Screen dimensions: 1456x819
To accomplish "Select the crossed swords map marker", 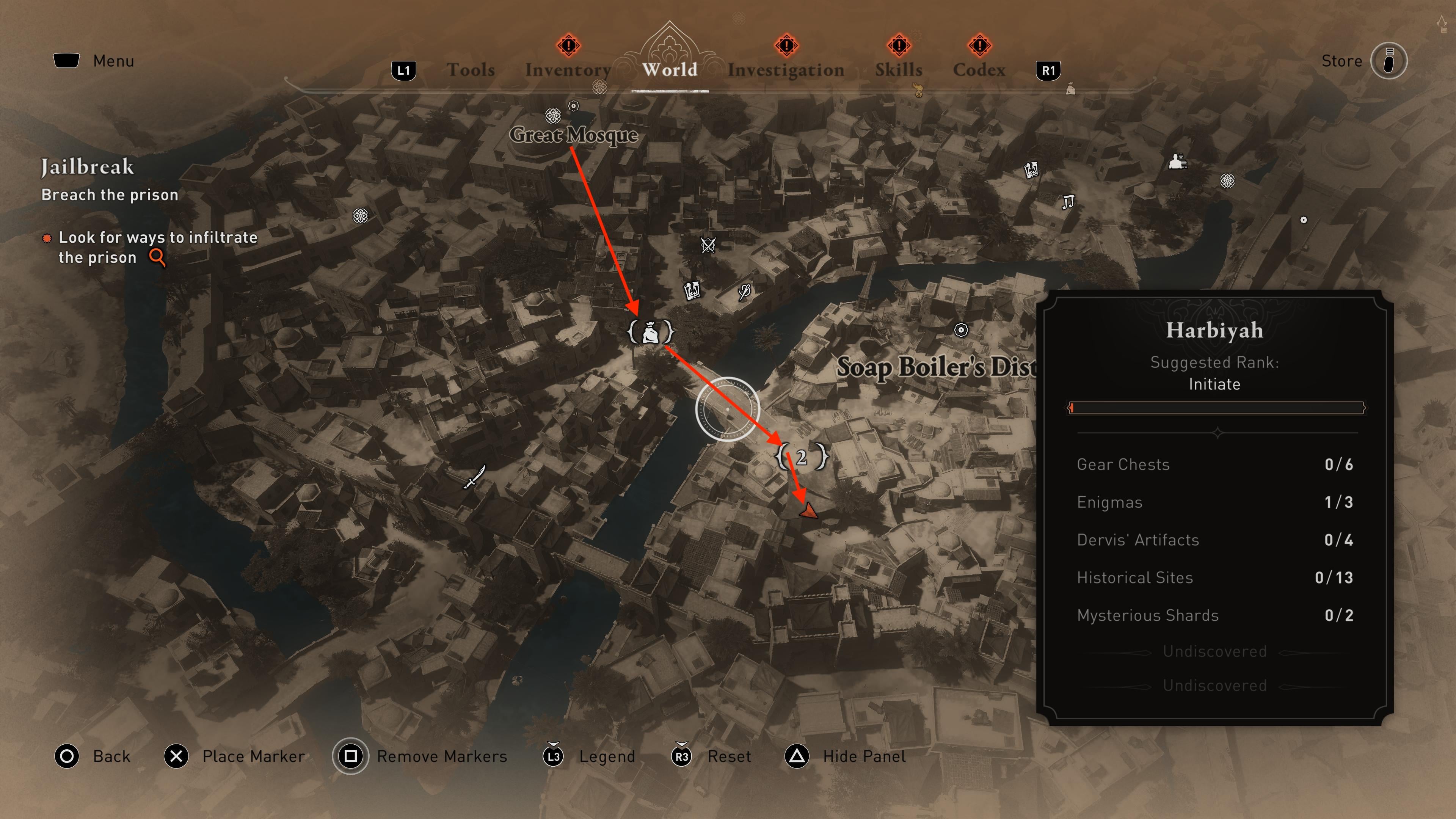I will point(708,245).
